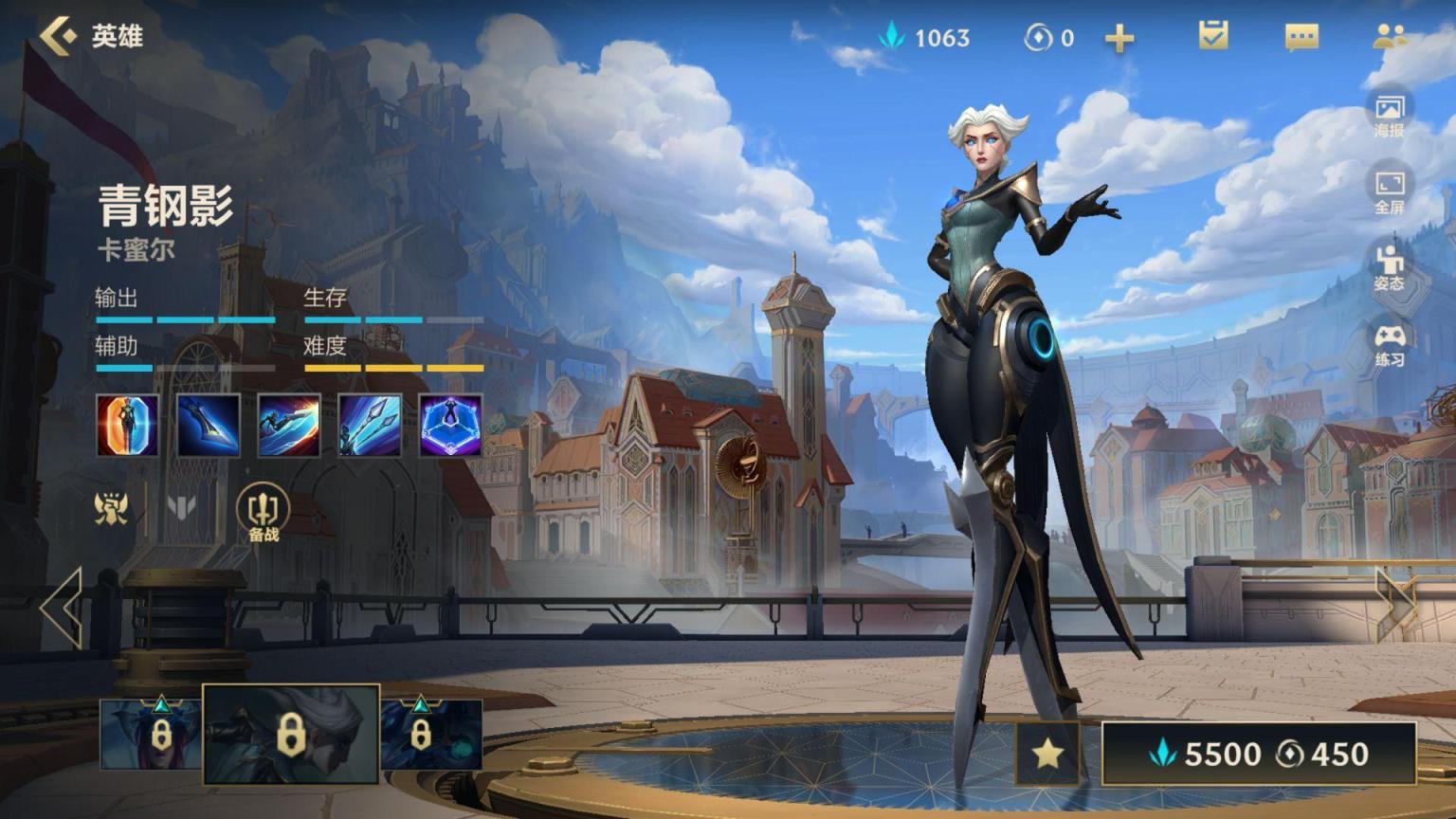Screen dimensions: 1456x819
Task: Select the hexagon ultimate ability icon
Action: [x=451, y=426]
